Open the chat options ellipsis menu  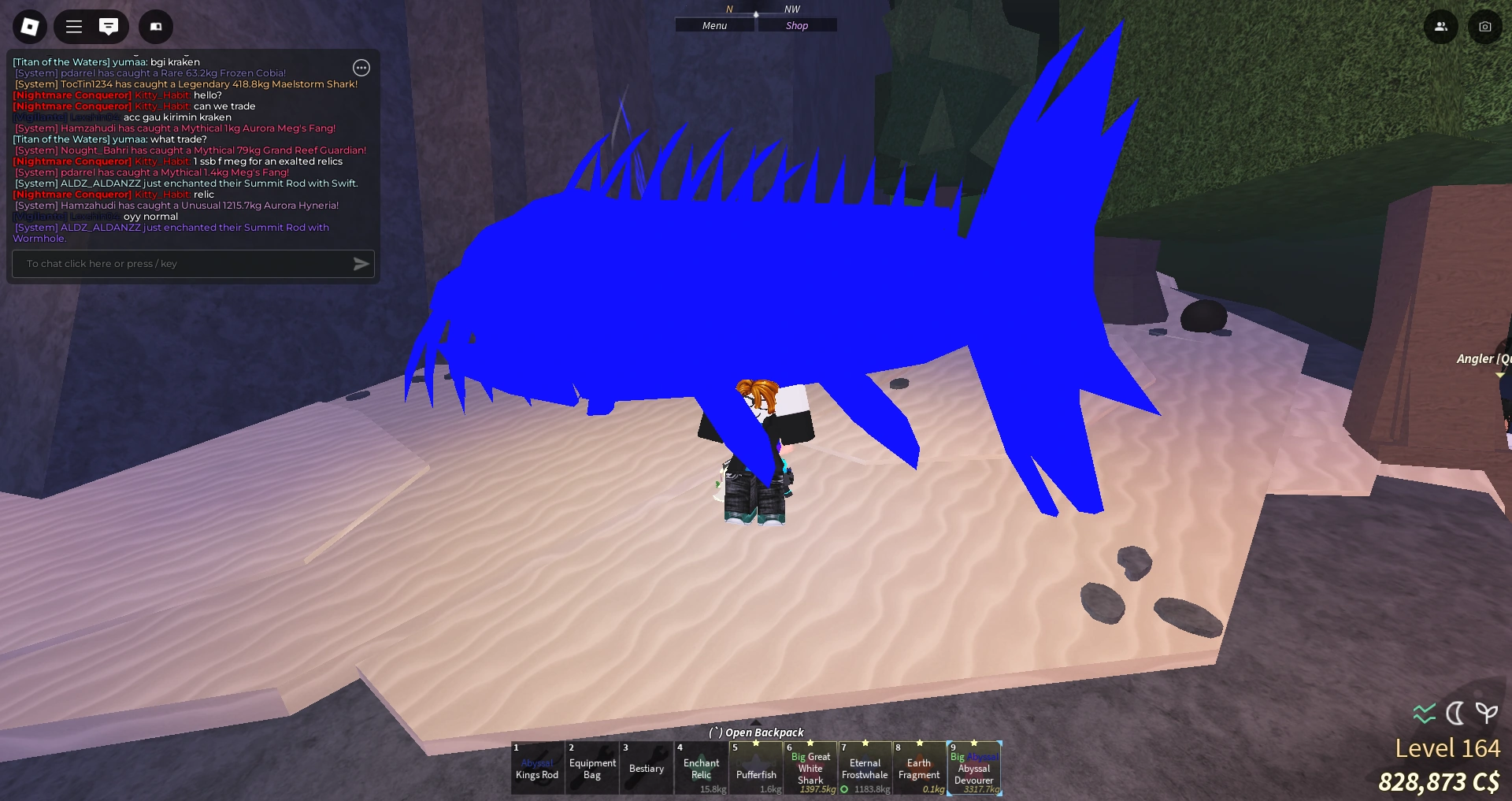click(x=361, y=68)
